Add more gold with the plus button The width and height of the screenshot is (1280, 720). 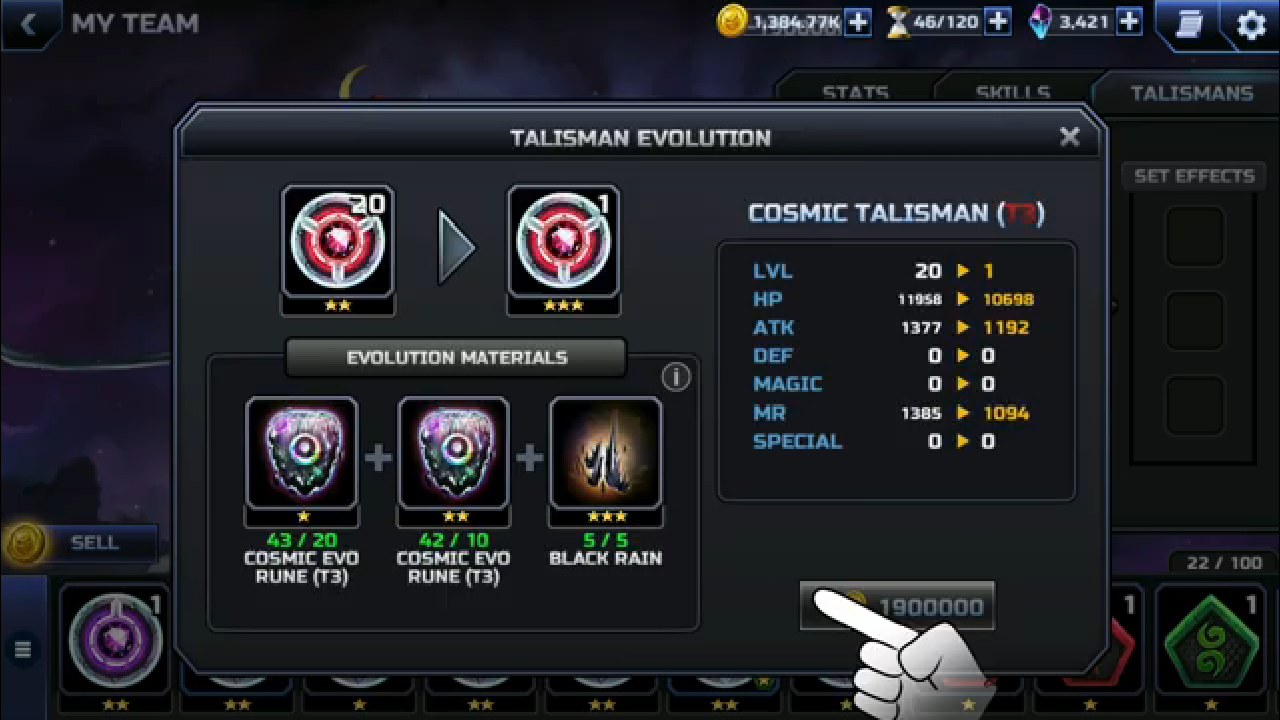[x=858, y=22]
